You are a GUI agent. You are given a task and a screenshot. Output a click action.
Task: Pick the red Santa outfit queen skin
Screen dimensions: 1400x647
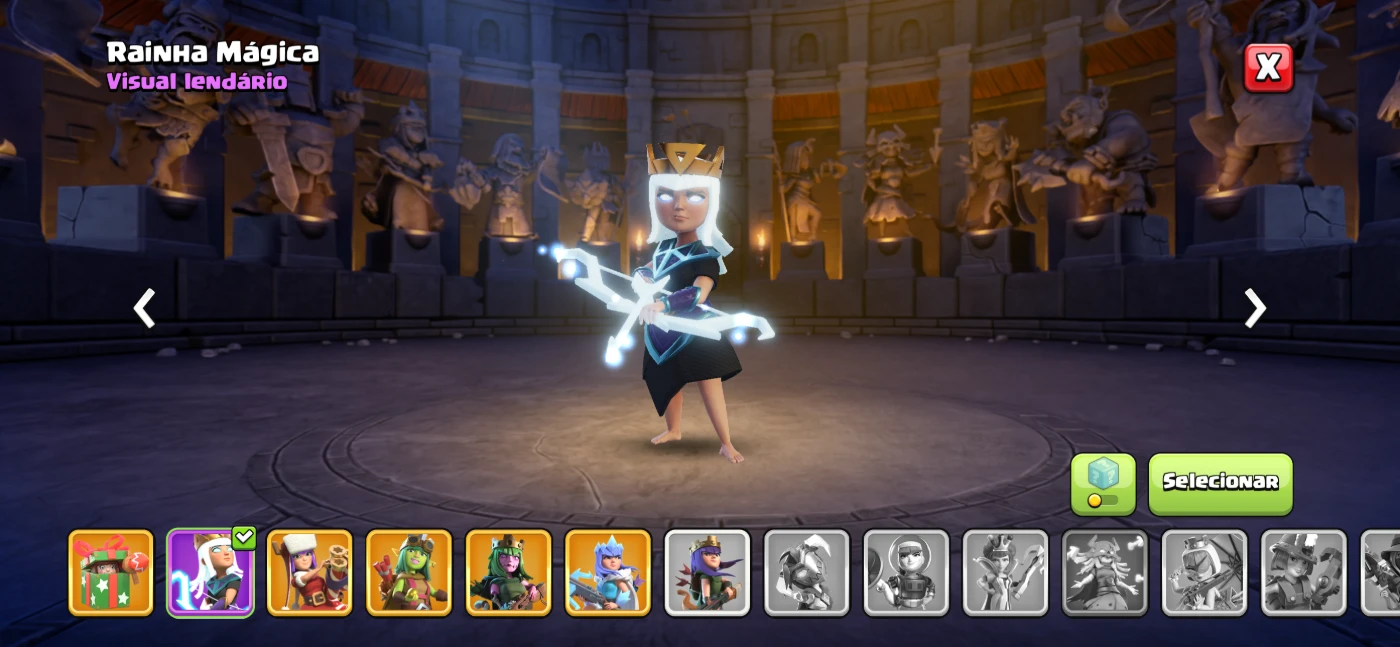[x=310, y=572]
